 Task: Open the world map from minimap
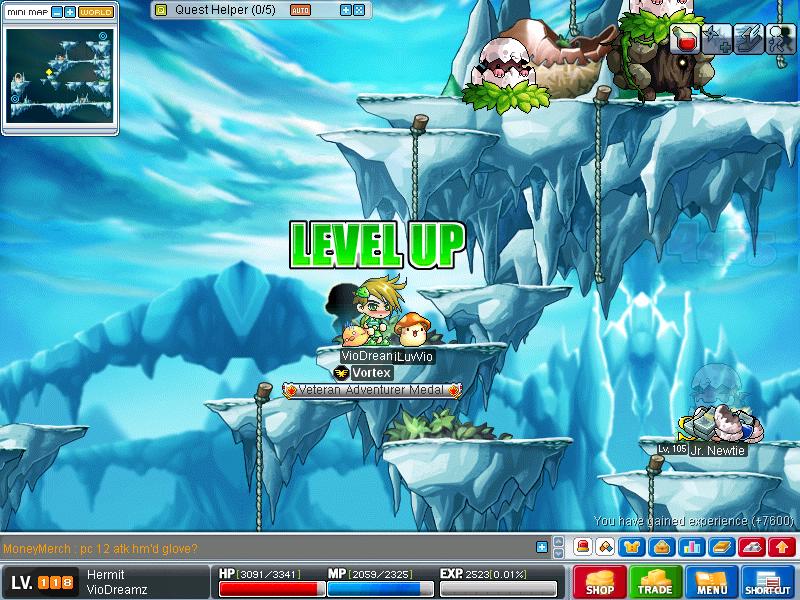tap(96, 12)
